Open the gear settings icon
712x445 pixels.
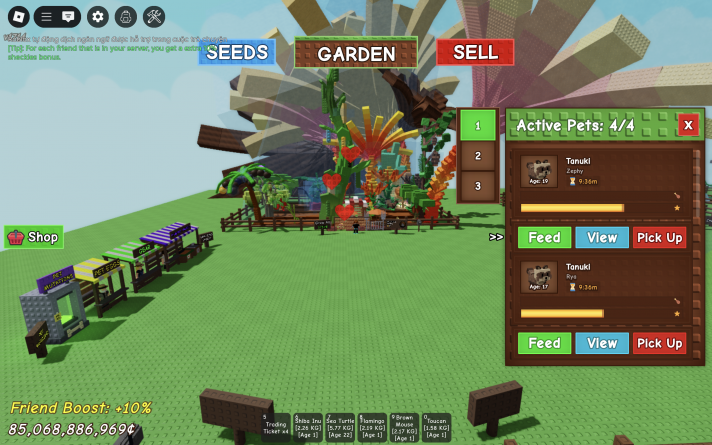click(97, 16)
